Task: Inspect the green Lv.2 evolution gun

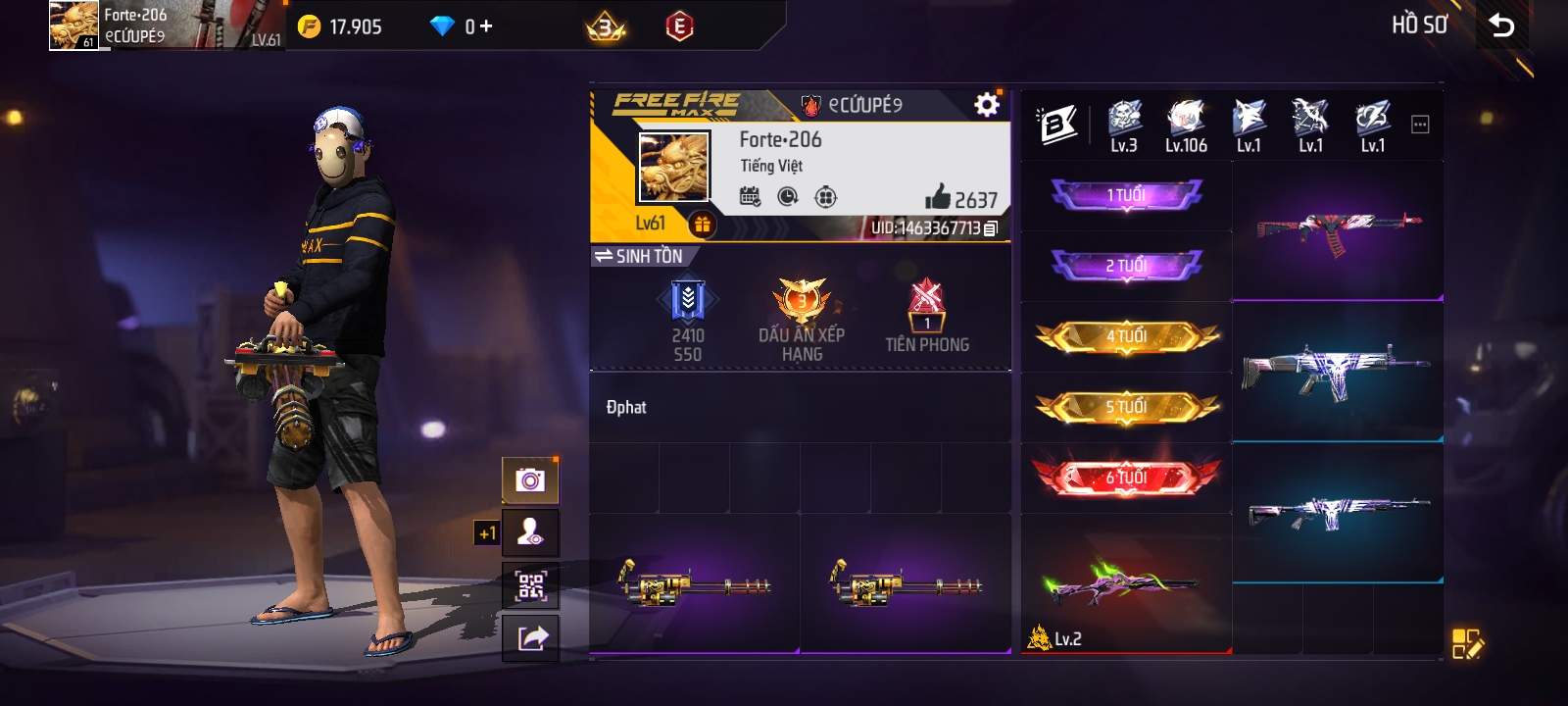Action: coord(1125,584)
